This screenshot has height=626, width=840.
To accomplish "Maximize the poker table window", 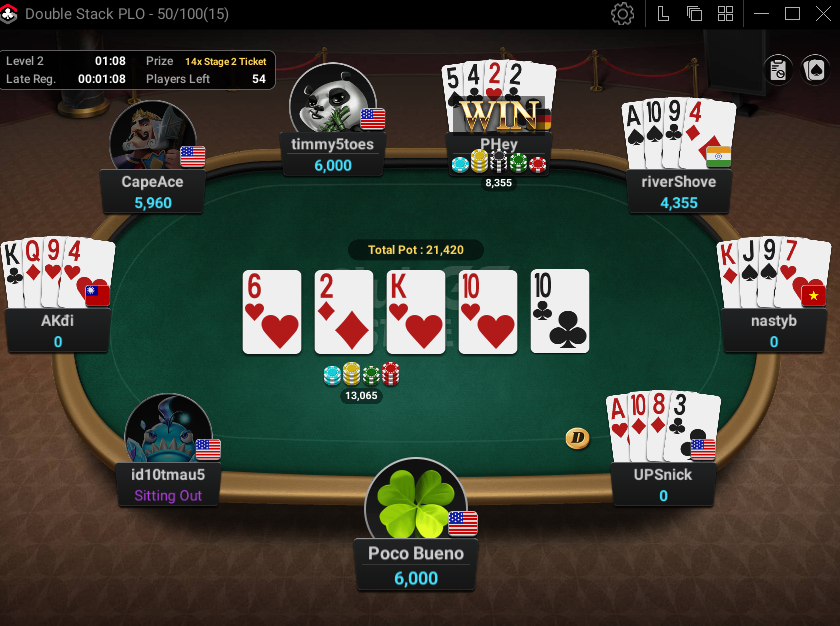I will coord(792,14).
